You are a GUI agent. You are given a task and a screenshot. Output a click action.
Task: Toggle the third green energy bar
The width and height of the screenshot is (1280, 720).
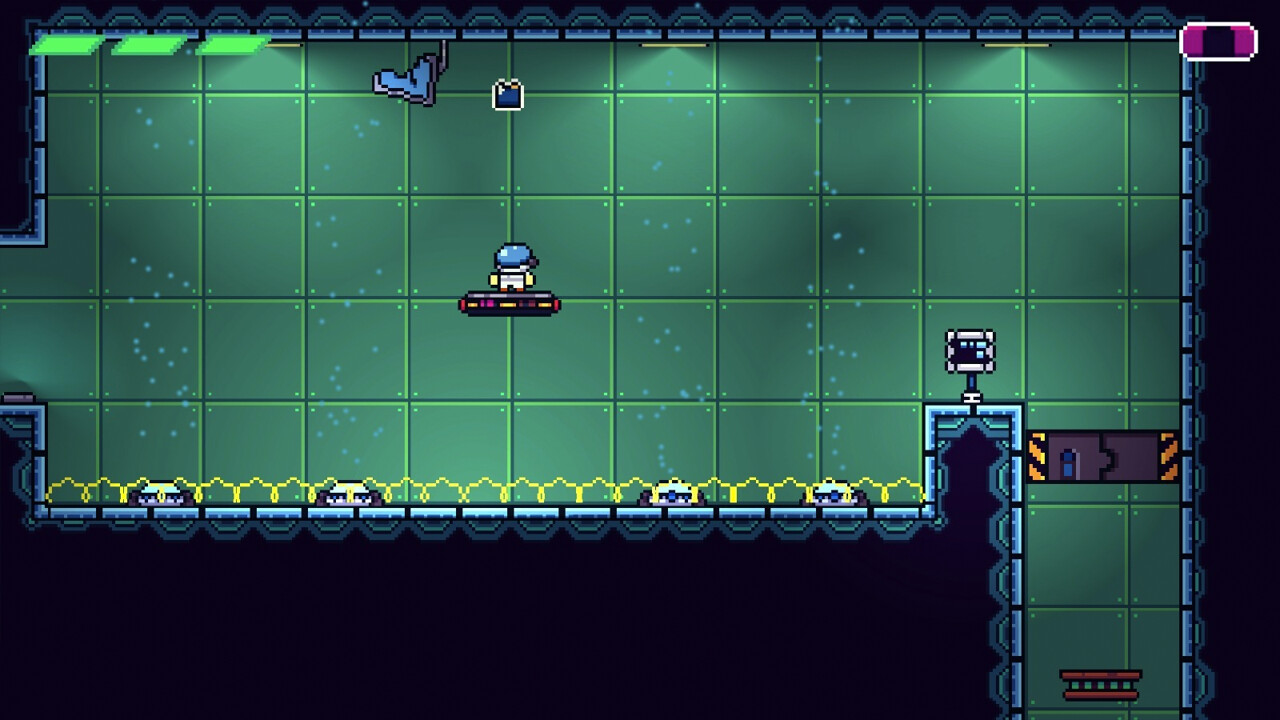[x=230, y=43]
